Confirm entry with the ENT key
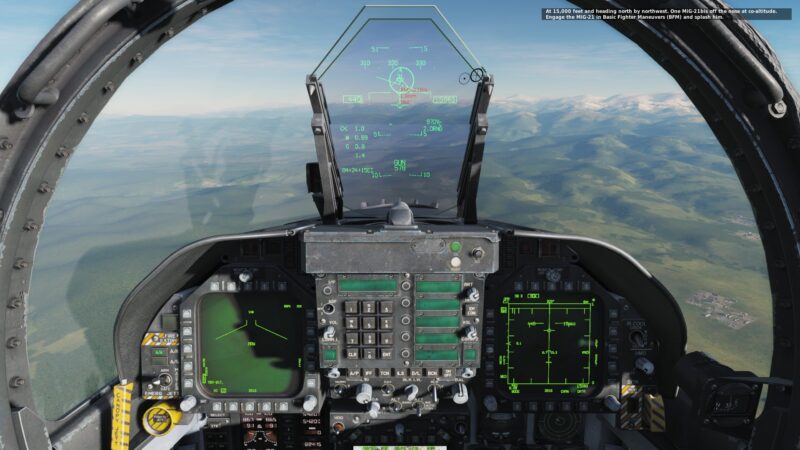This screenshot has width=800, height=450. (386, 354)
